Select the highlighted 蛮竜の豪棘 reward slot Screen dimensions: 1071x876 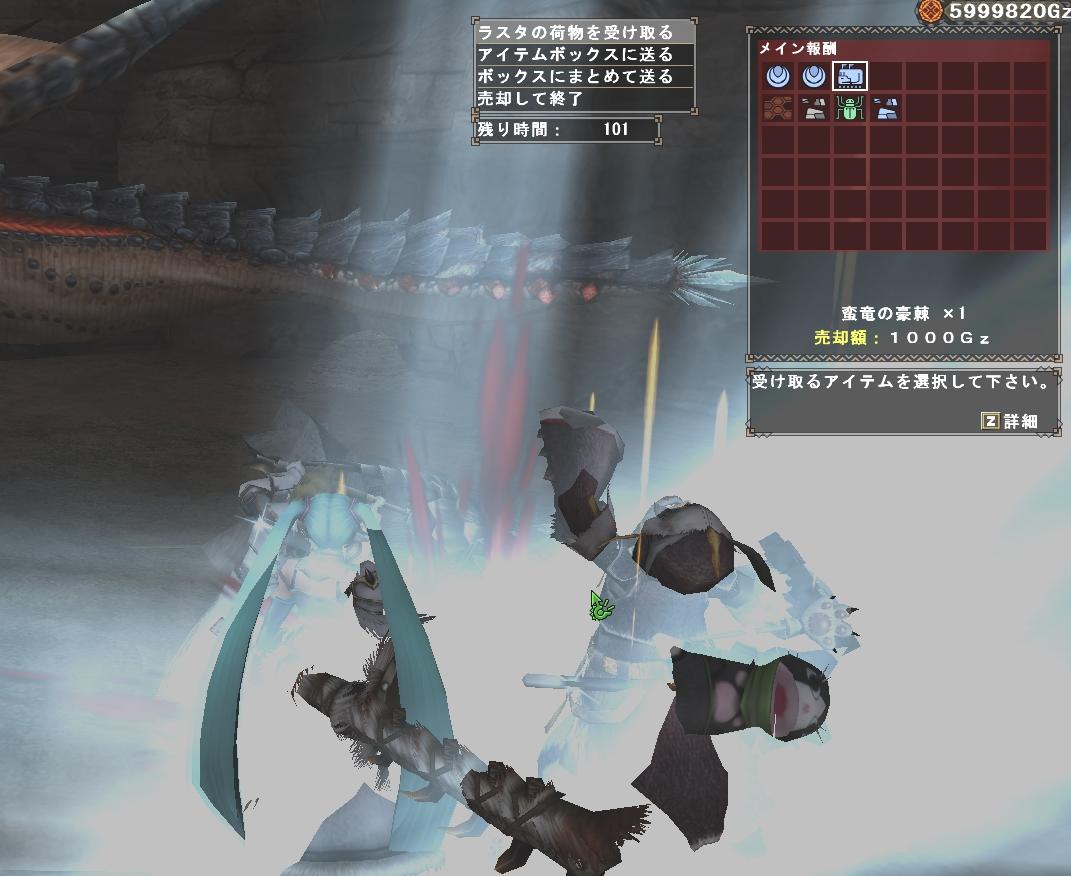coord(850,76)
